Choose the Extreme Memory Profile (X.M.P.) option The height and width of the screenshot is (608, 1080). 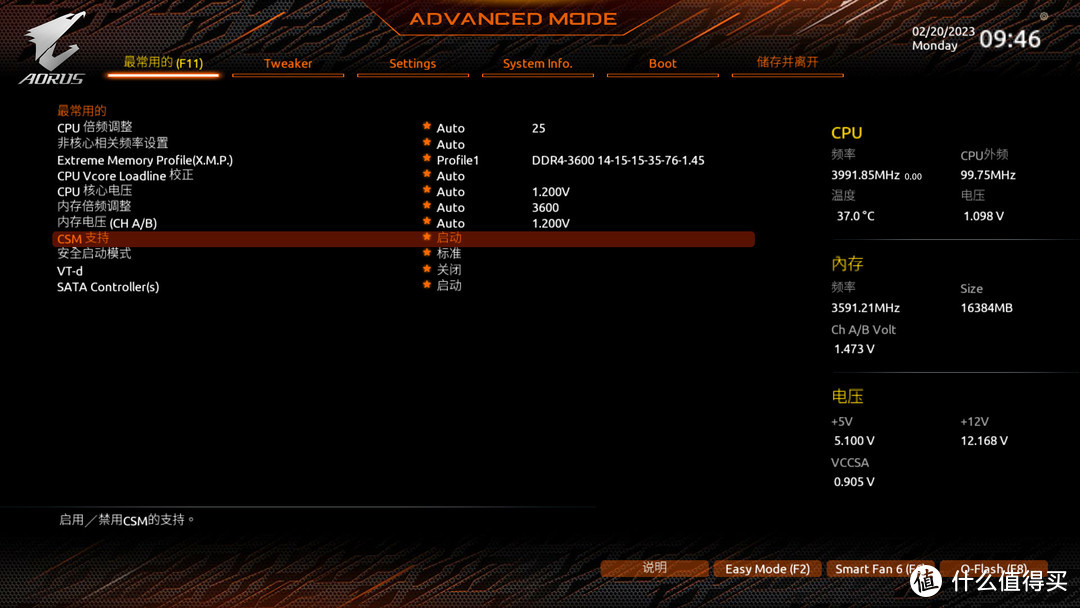145,160
